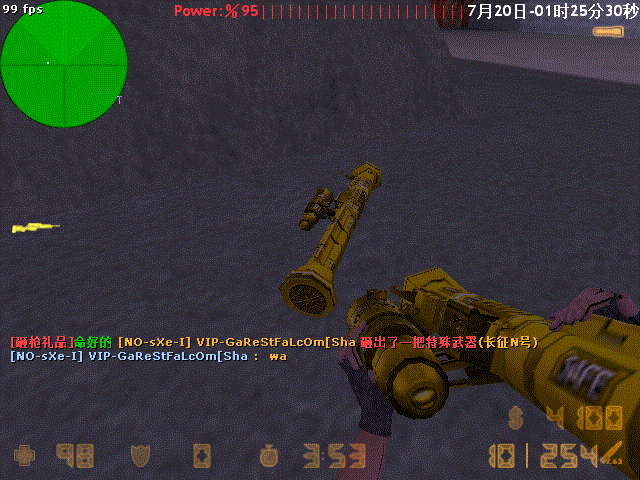The height and width of the screenshot is (480, 640).
Task: Select the yellow rifle pickup icon
Action: click(33, 228)
